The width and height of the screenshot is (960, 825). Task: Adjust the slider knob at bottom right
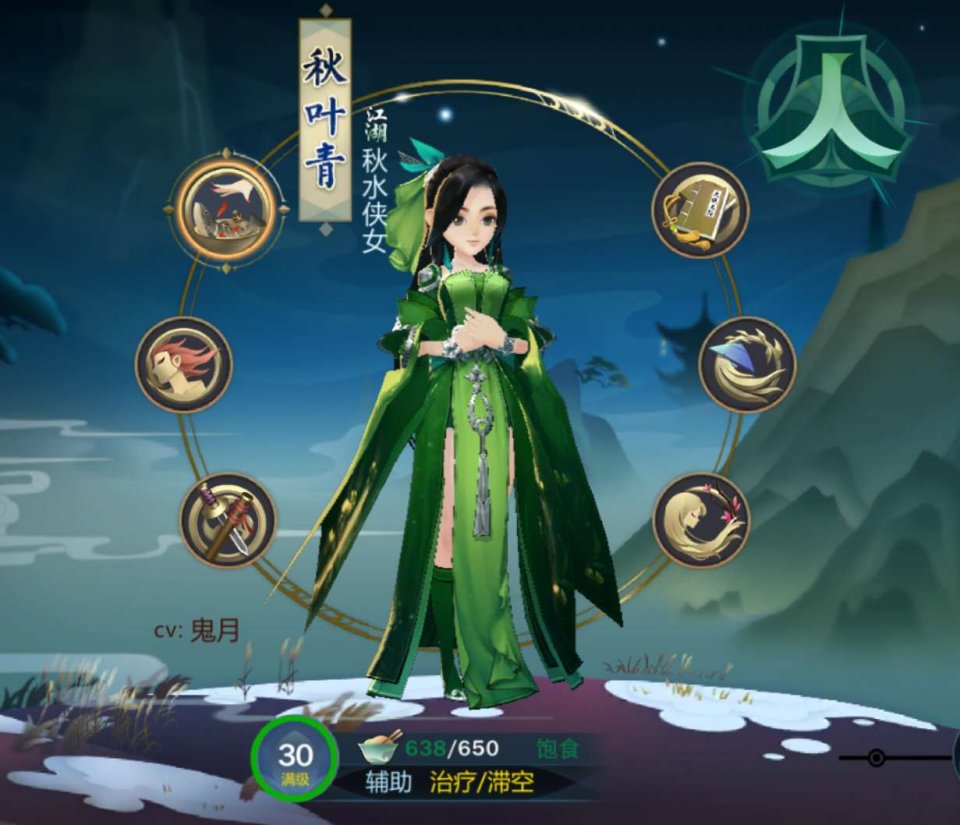(x=876, y=758)
